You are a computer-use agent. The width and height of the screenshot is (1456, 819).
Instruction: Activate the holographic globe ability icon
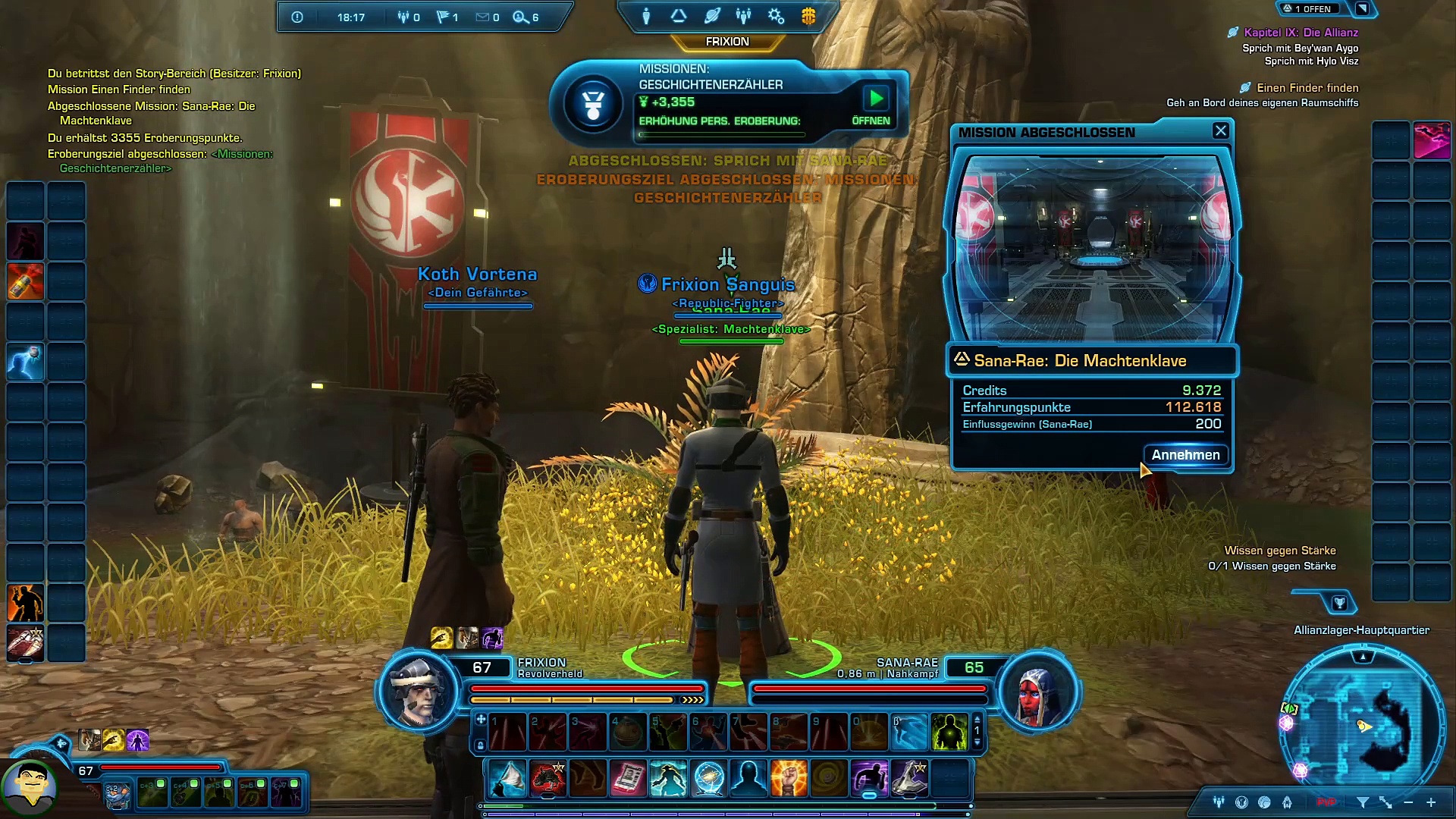[x=708, y=779]
